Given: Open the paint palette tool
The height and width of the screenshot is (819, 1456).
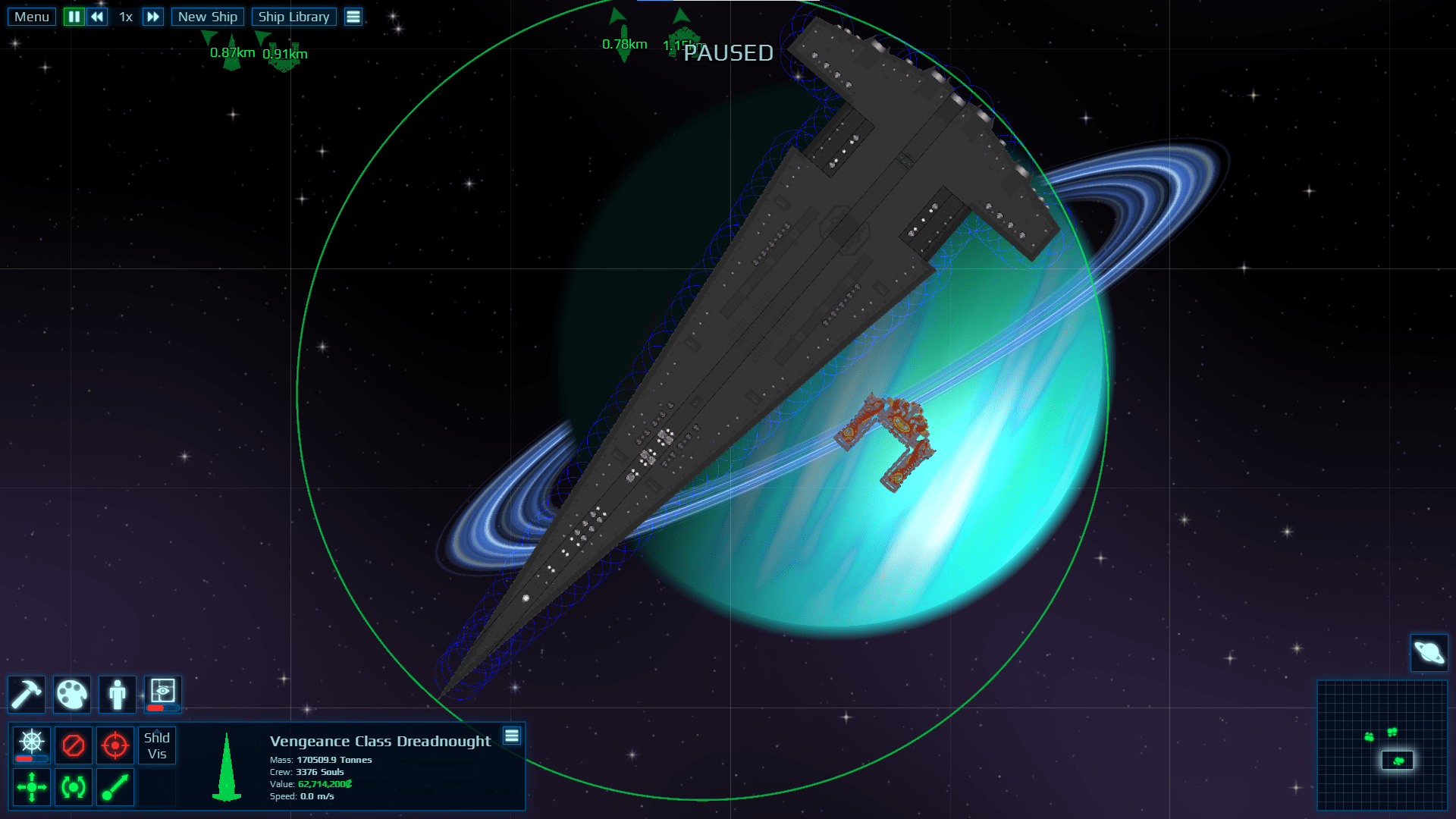Looking at the screenshot, I should [72, 694].
